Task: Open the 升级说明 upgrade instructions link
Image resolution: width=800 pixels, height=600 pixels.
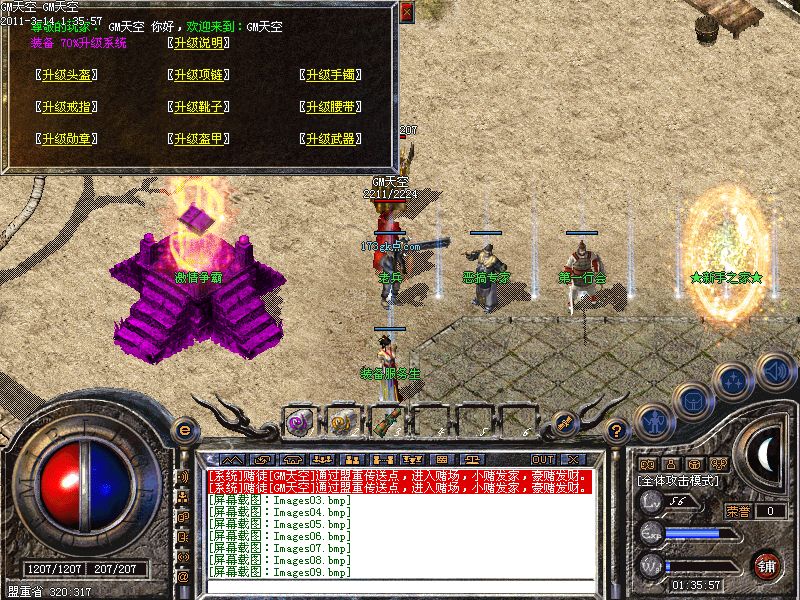Action: (x=198, y=43)
